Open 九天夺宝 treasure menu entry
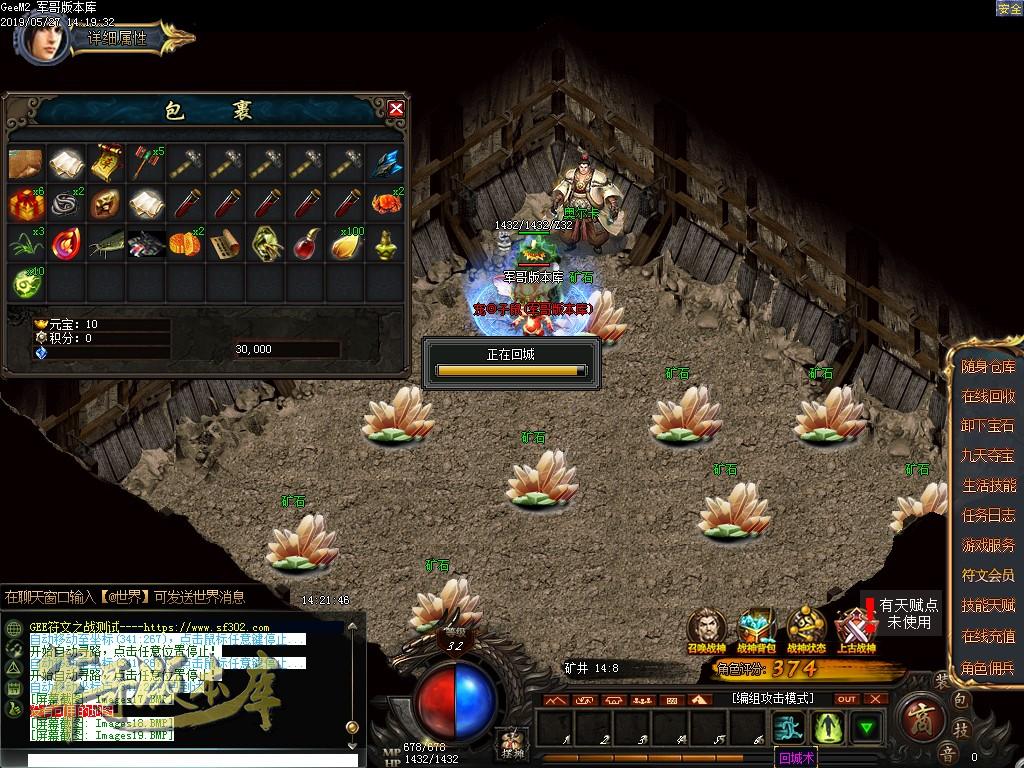The width and height of the screenshot is (1024, 768). point(988,456)
